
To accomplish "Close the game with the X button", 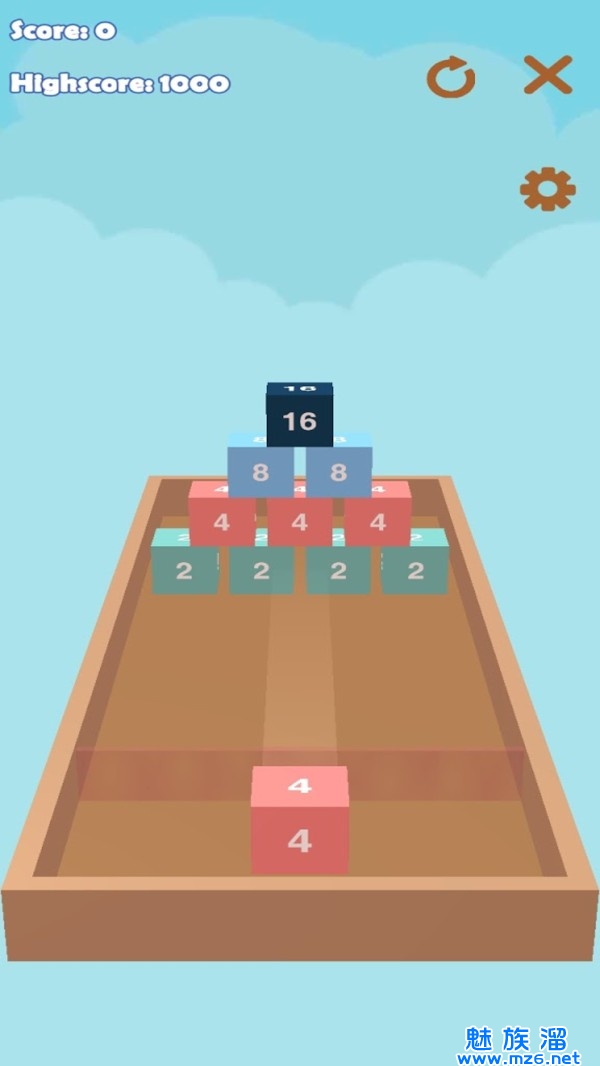I will pyautogui.click(x=548, y=75).
